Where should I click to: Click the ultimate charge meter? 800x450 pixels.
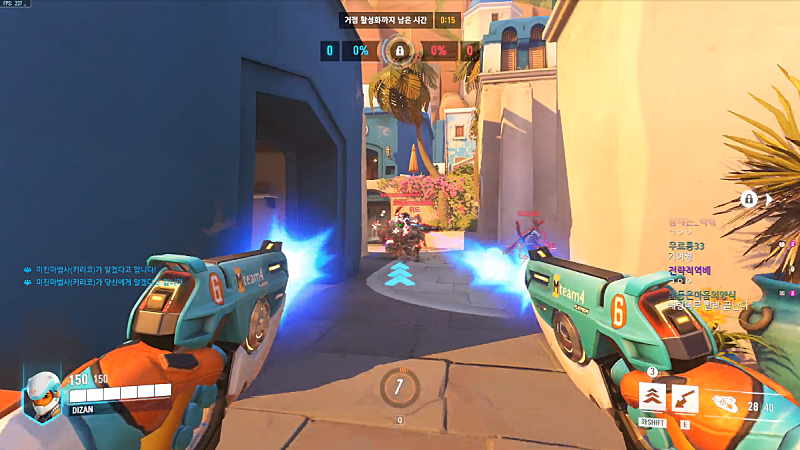point(399,386)
